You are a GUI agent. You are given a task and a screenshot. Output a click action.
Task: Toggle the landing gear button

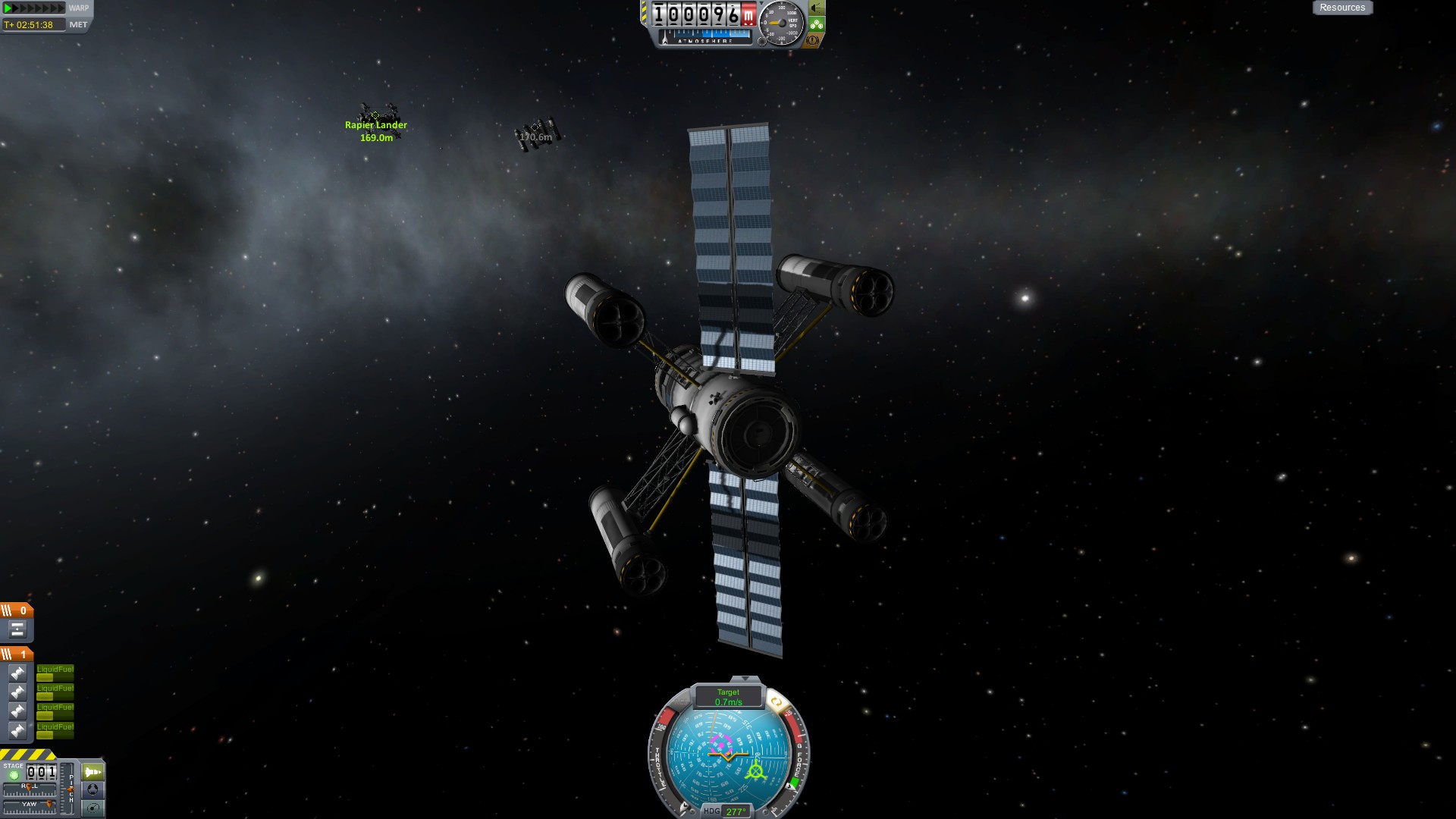pyautogui.click(x=816, y=24)
